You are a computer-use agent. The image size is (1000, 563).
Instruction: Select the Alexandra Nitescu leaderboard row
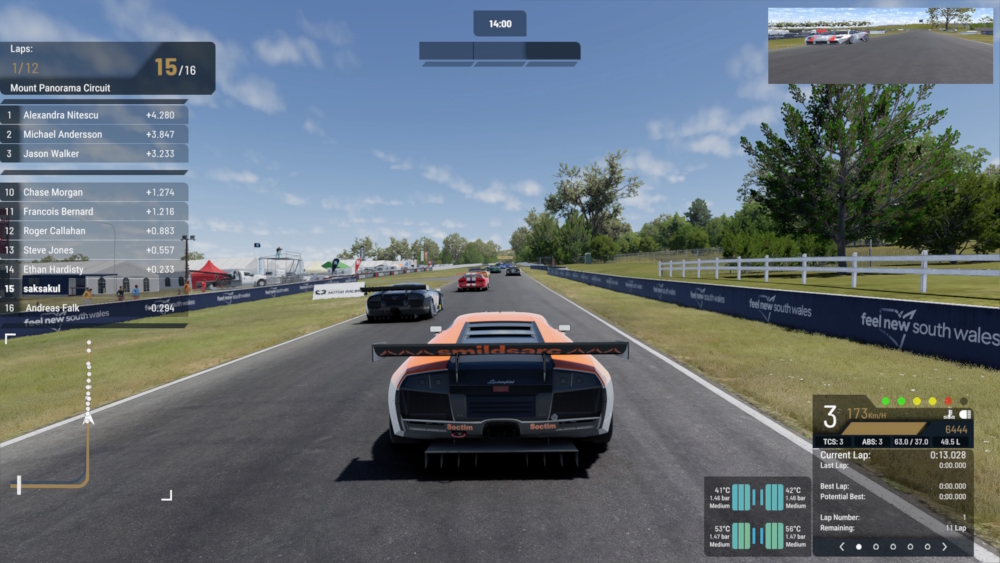pyautogui.click(x=95, y=115)
